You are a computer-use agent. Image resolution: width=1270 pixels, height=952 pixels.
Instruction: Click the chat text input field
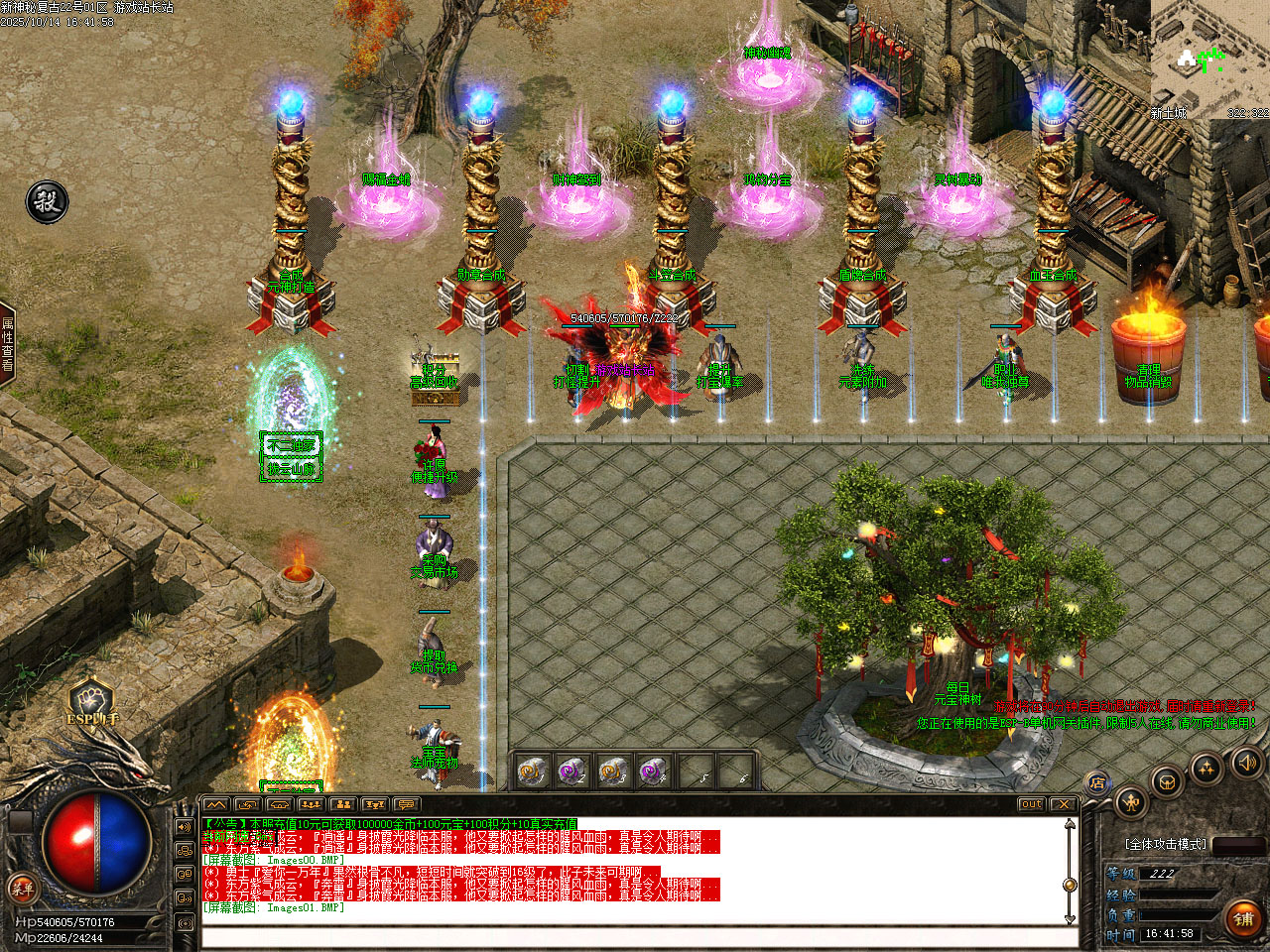point(635,937)
